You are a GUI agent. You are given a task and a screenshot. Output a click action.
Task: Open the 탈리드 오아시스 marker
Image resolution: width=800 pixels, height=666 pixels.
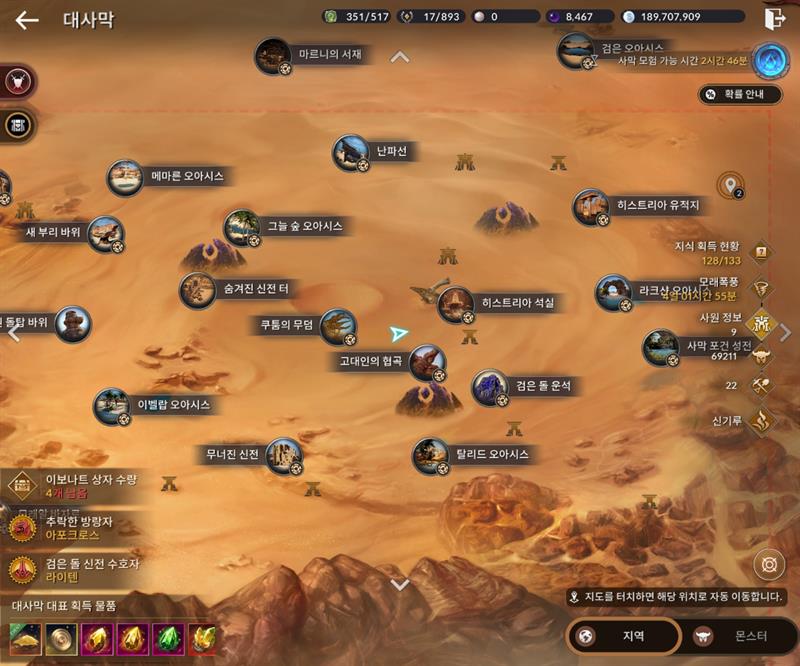[x=431, y=456]
